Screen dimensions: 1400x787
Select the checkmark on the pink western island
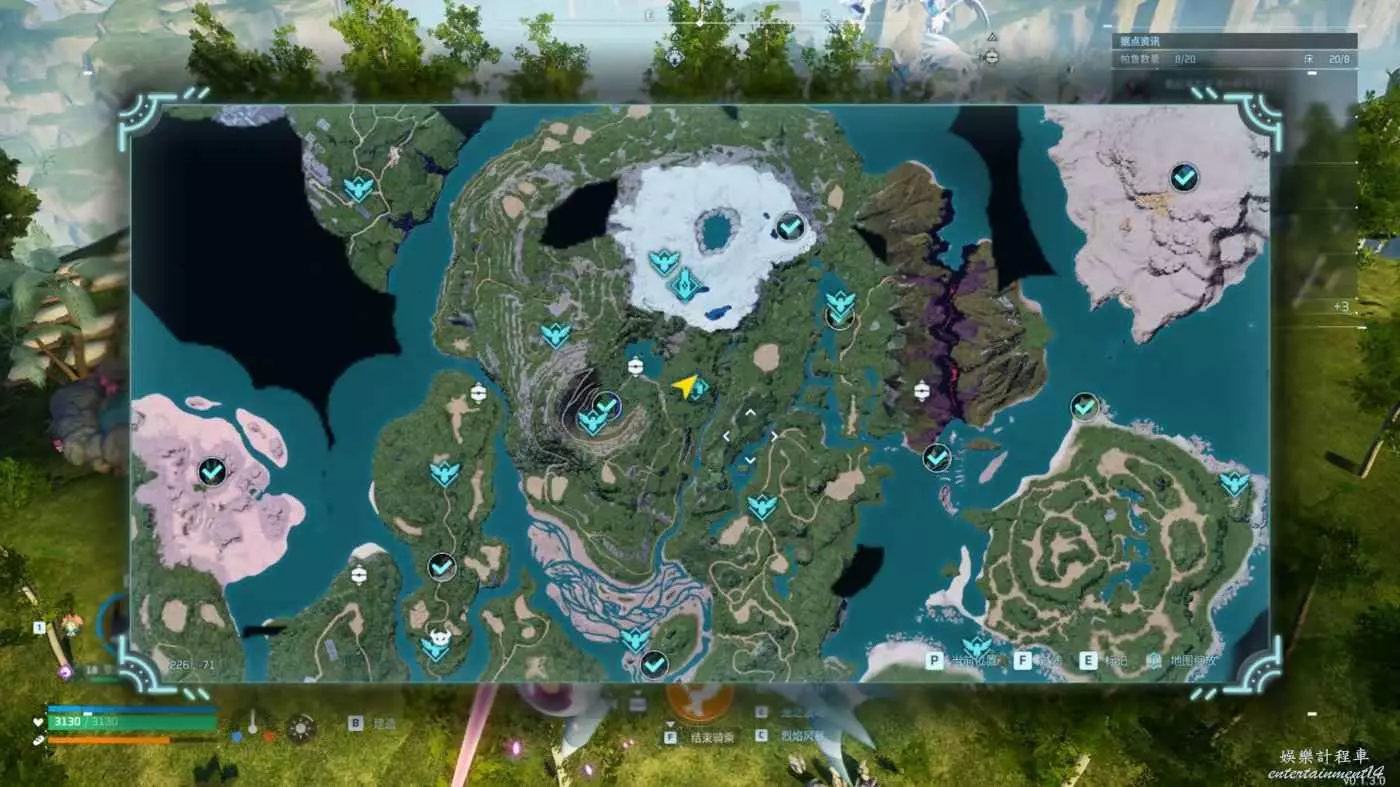point(211,470)
